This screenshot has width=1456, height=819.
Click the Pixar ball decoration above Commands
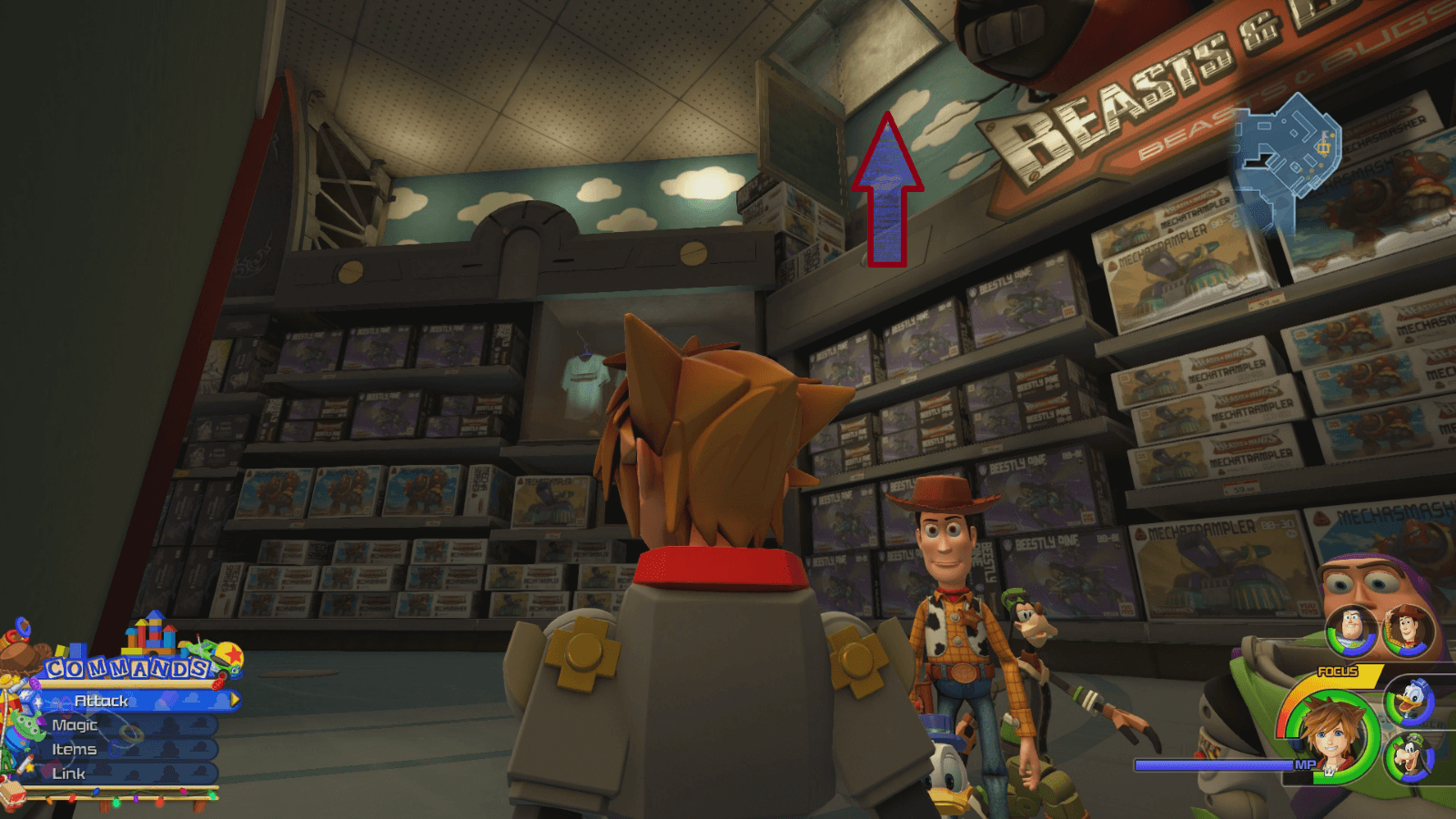230,654
